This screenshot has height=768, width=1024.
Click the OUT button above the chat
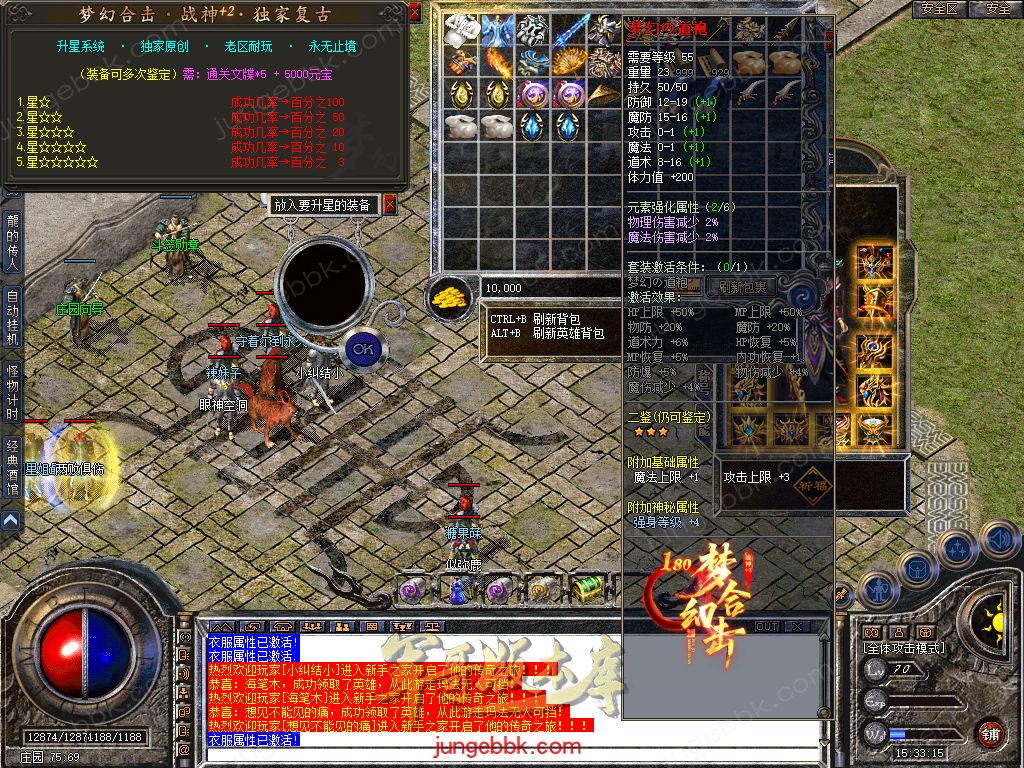point(767,627)
